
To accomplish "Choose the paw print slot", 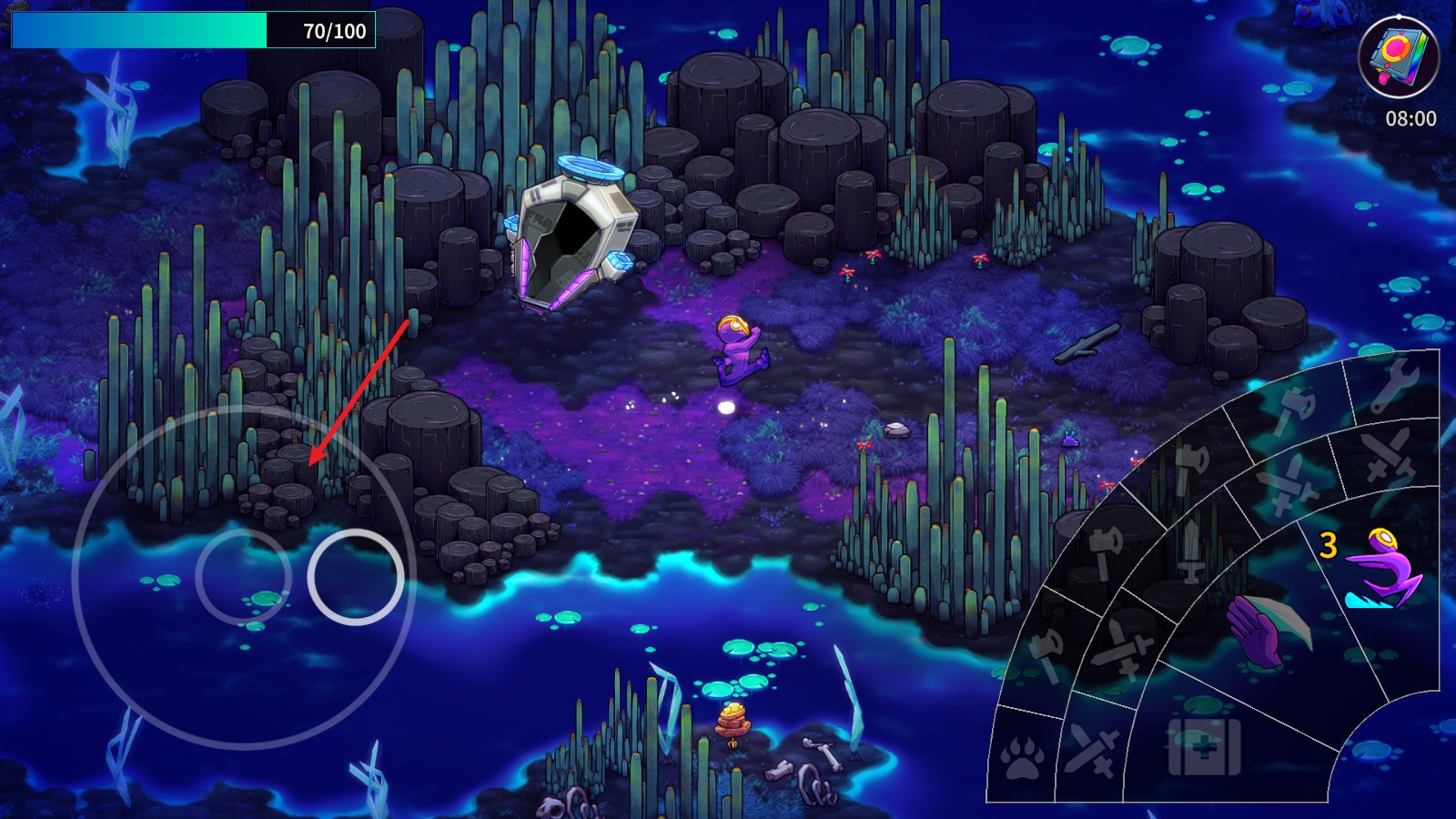I will [x=1023, y=756].
